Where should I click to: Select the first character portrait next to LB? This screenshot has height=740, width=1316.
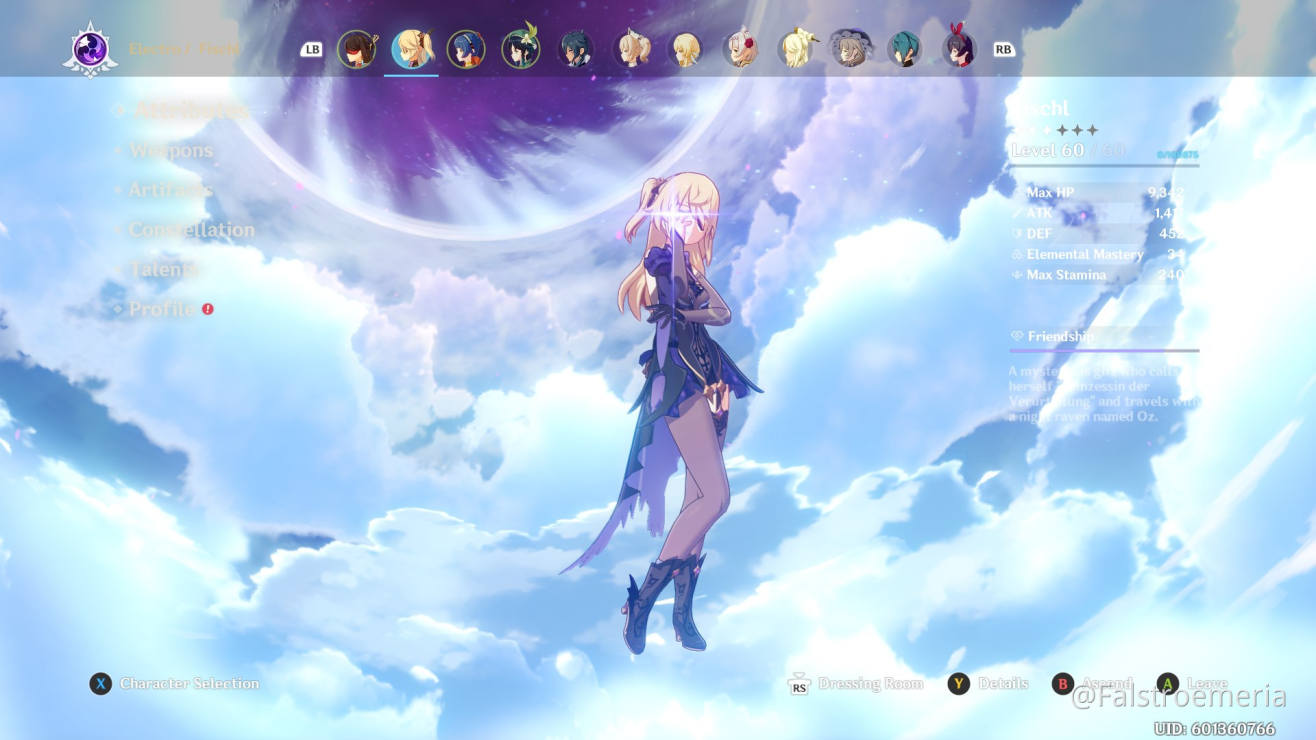tap(357, 47)
